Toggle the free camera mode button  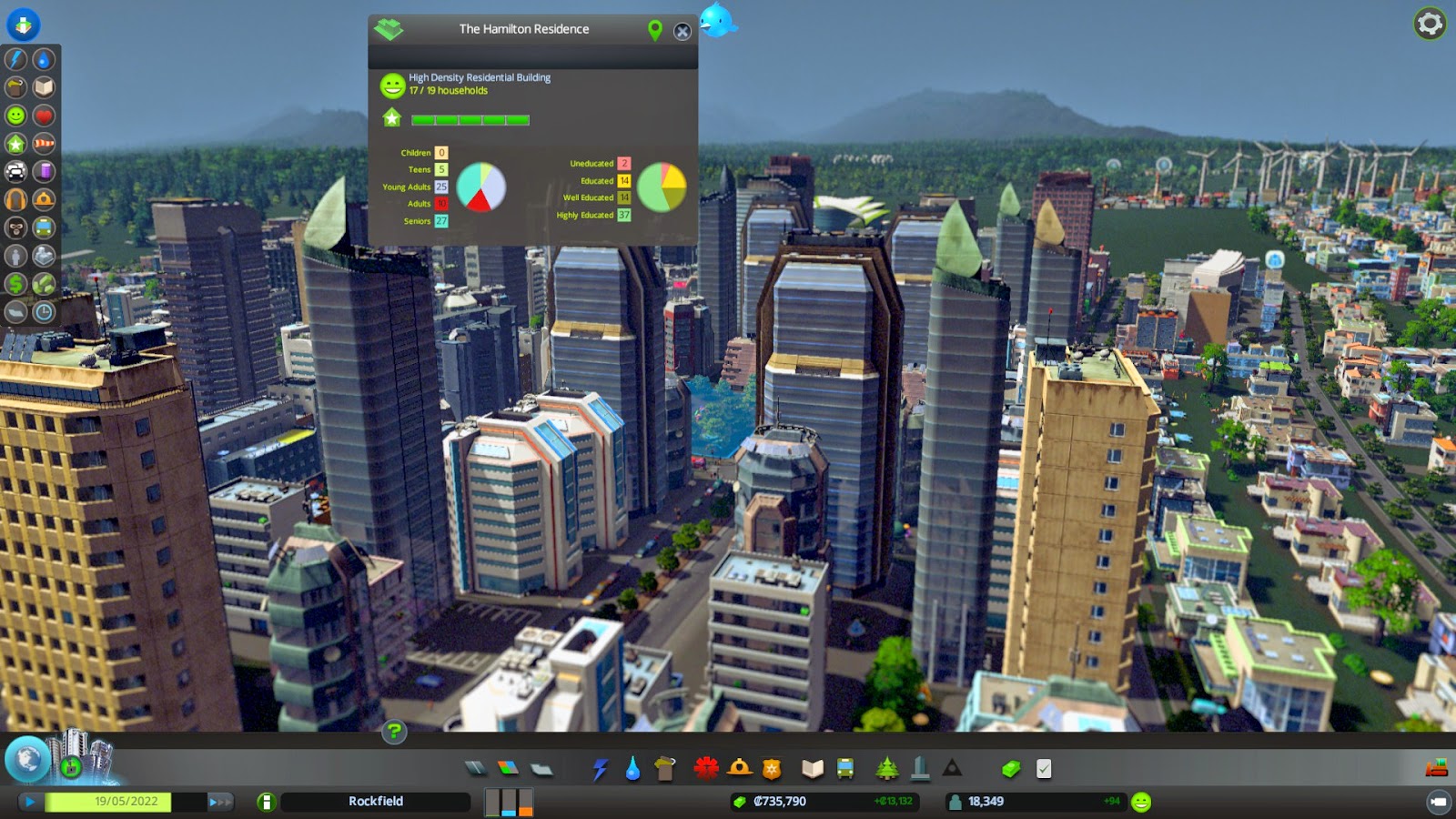(1439, 802)
